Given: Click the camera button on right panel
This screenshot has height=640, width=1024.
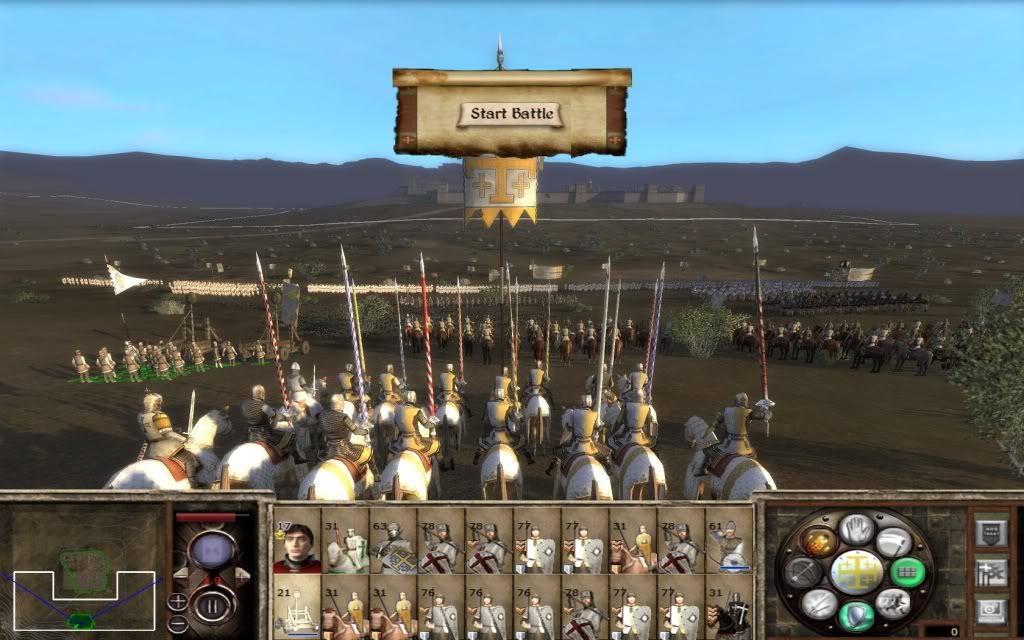Looking at the screenshot, I should (990, 608).
